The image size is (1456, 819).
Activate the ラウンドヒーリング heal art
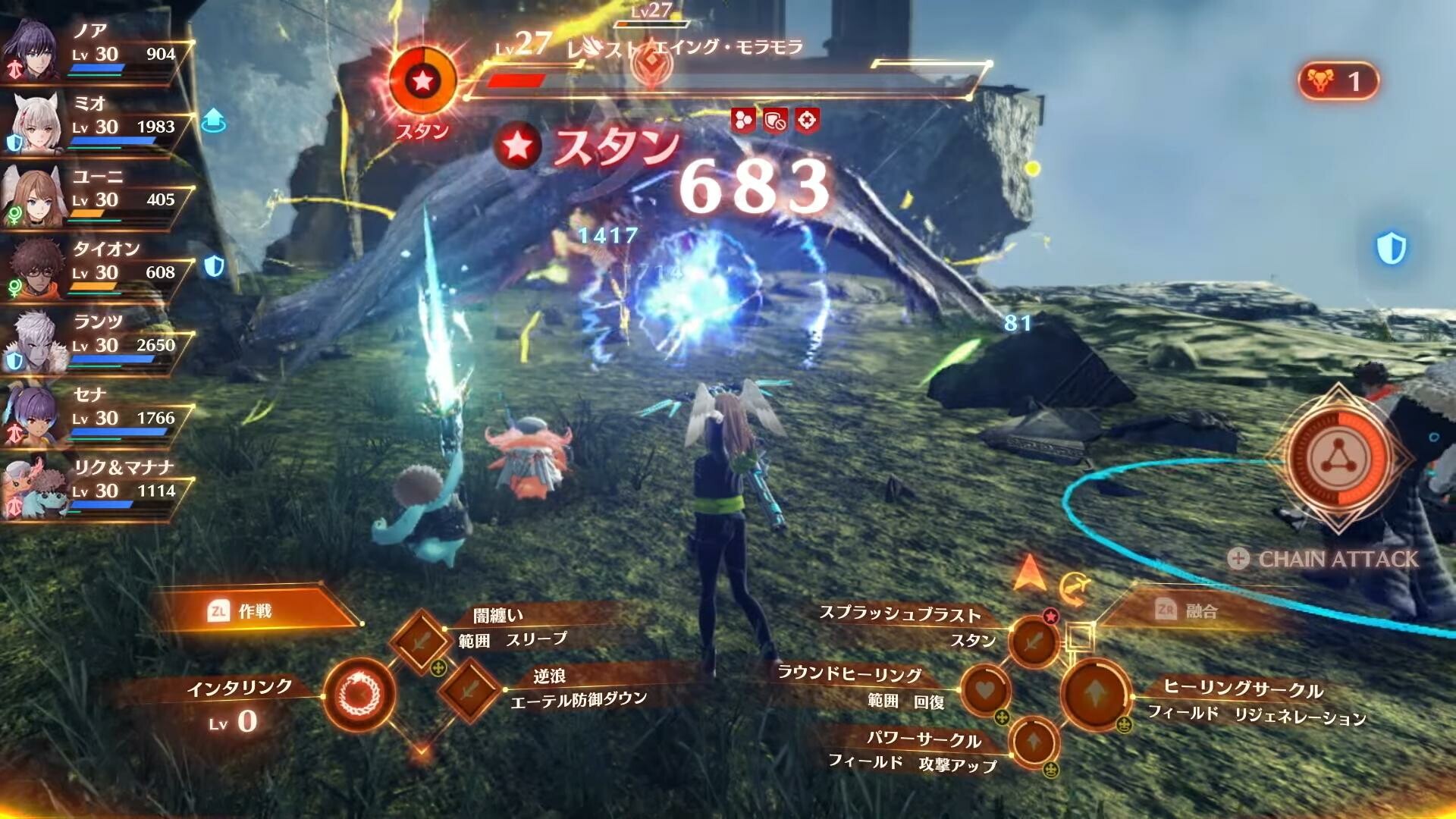pyautogui.click(x=985, y=690)
